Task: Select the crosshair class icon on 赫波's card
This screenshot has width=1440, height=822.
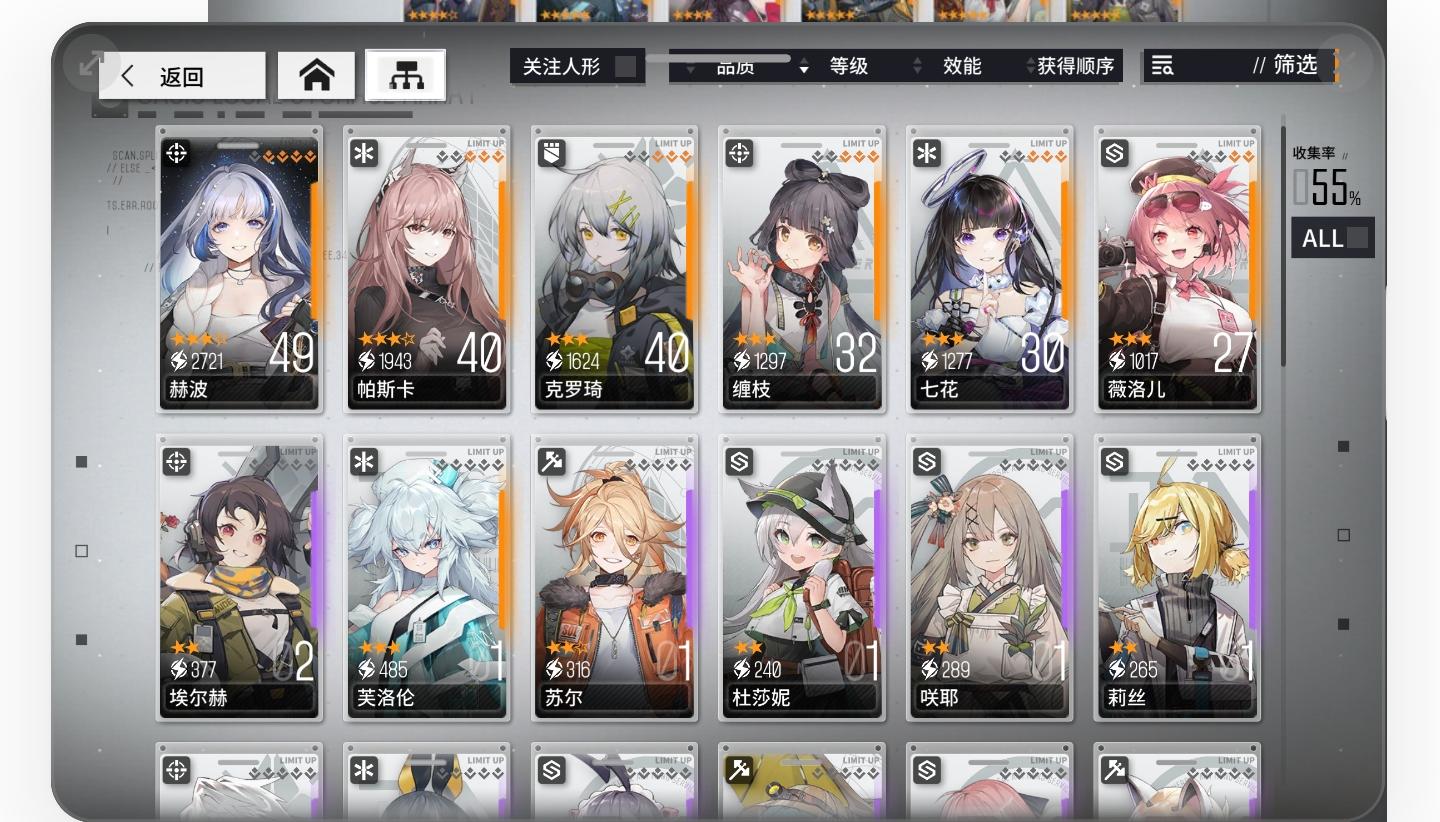Action: coord(175,152)
